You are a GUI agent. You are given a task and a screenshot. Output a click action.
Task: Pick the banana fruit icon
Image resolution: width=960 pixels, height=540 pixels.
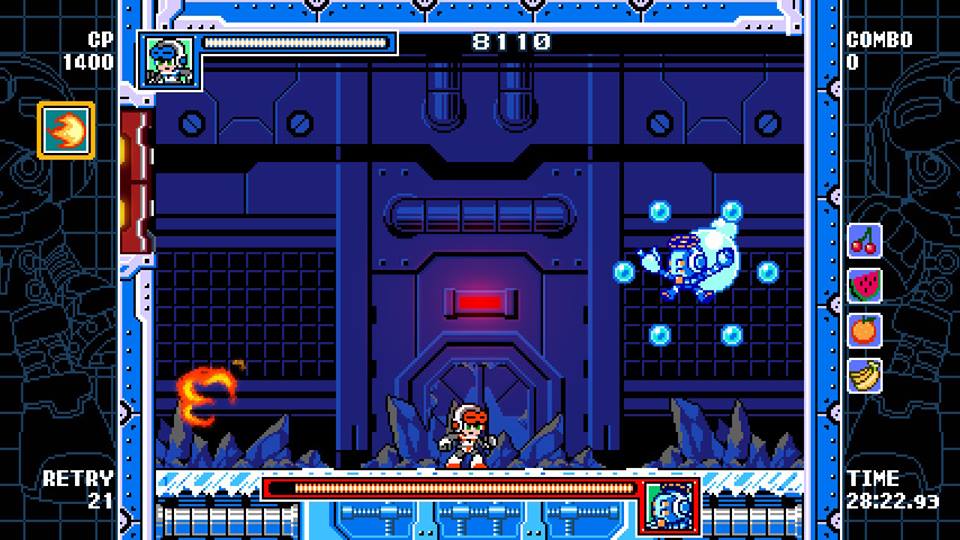[x=865, y=375]
